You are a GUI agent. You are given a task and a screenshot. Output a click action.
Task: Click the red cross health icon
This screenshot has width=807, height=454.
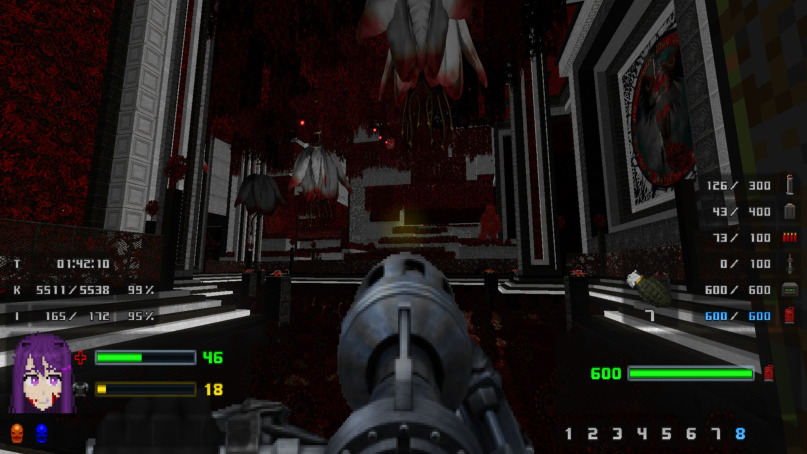pyautogui.click(x=81, y=357)
